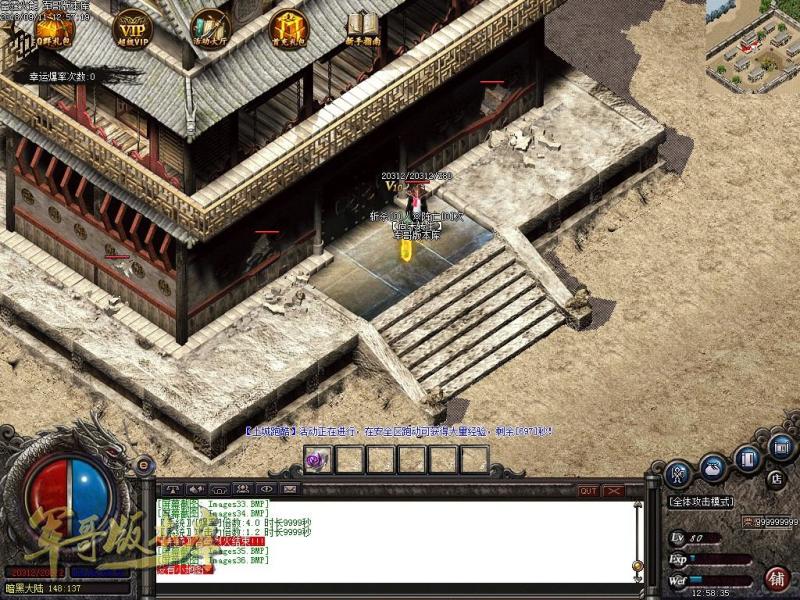Viewport: 800px width, 600px height.
Task: Open the 新手指南 beginner guide book
Action: point(364,27)
